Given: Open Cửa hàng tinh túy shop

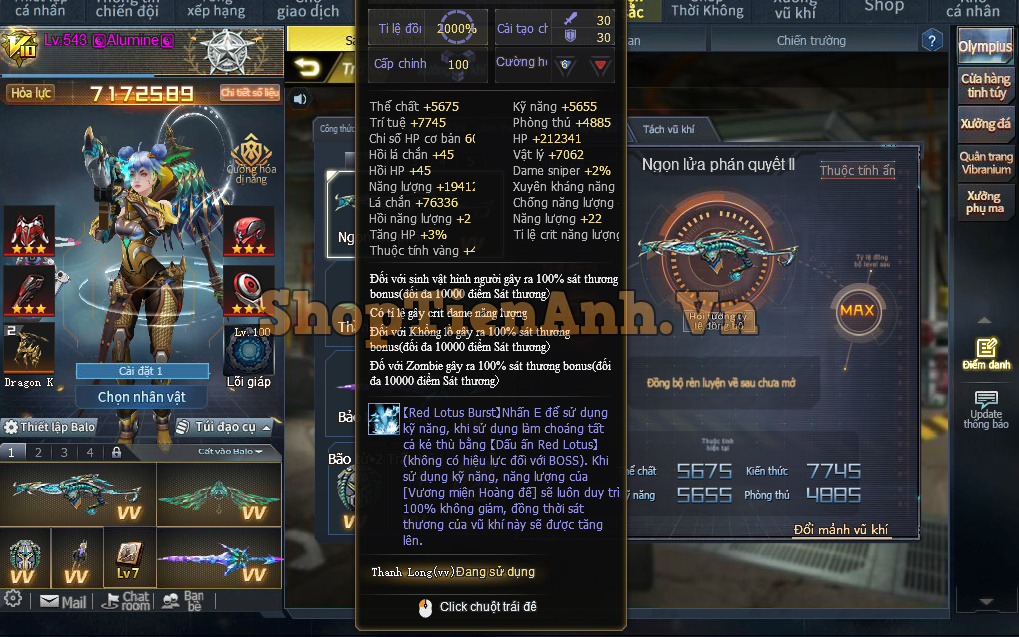Looking at the screenshot, I should pyautogui.click(x=985, y=85).
